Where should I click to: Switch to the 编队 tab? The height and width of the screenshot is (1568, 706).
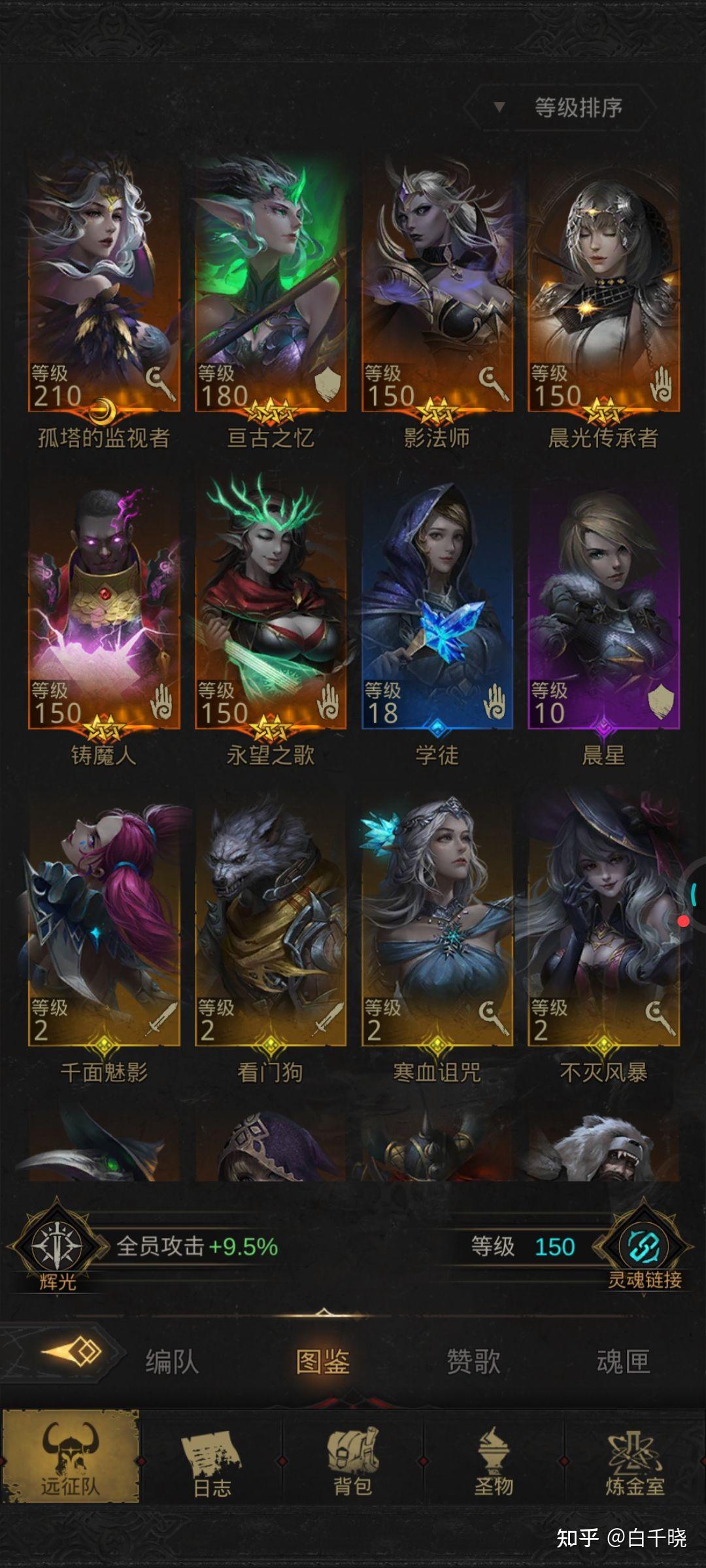tap(172, 1362)
